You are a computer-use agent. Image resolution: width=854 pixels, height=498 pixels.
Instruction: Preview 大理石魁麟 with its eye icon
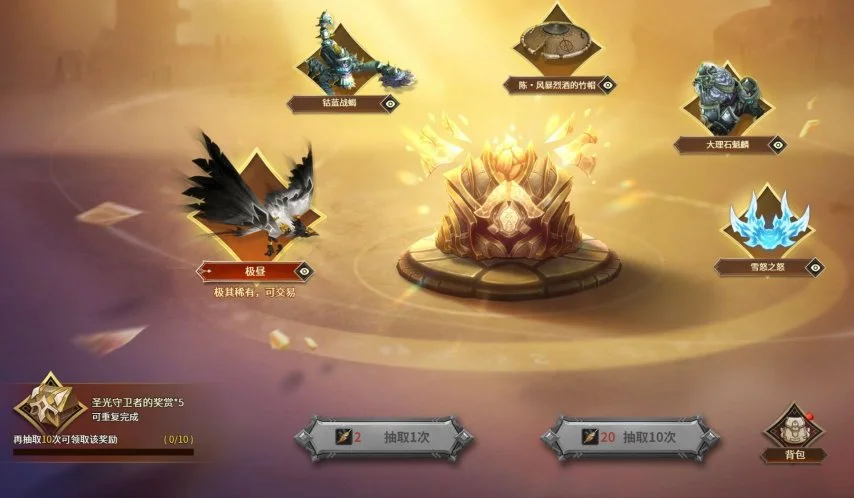778,144
